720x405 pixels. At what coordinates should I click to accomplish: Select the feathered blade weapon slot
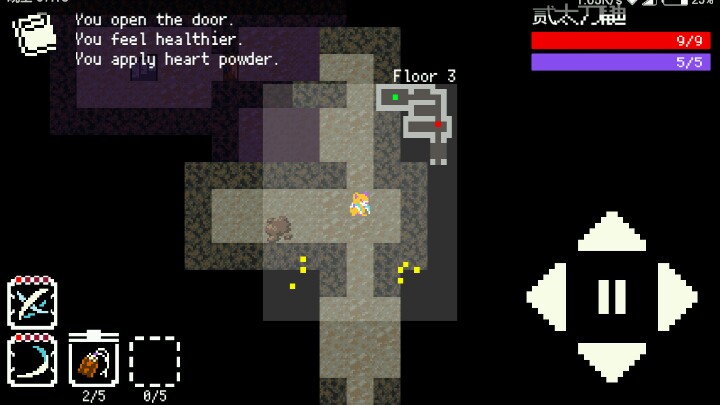32,303
